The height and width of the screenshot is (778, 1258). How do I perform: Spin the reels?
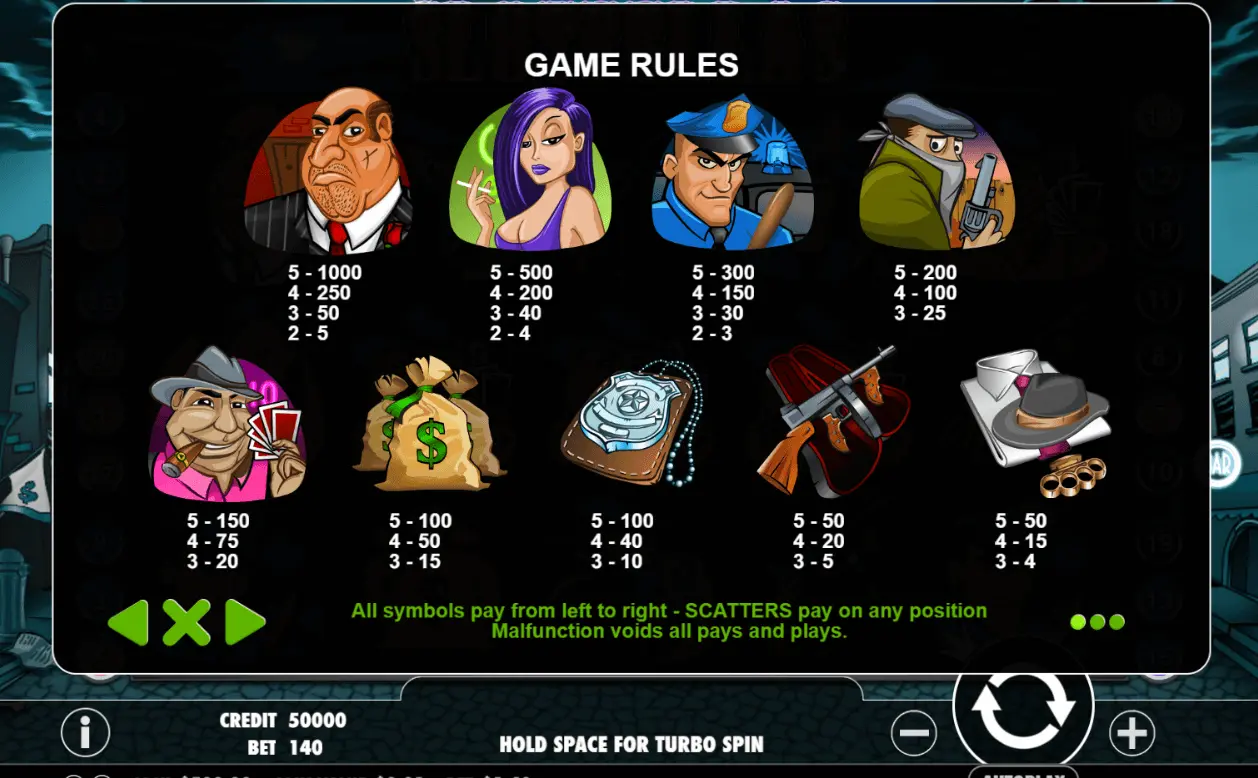click(1022, 706)
